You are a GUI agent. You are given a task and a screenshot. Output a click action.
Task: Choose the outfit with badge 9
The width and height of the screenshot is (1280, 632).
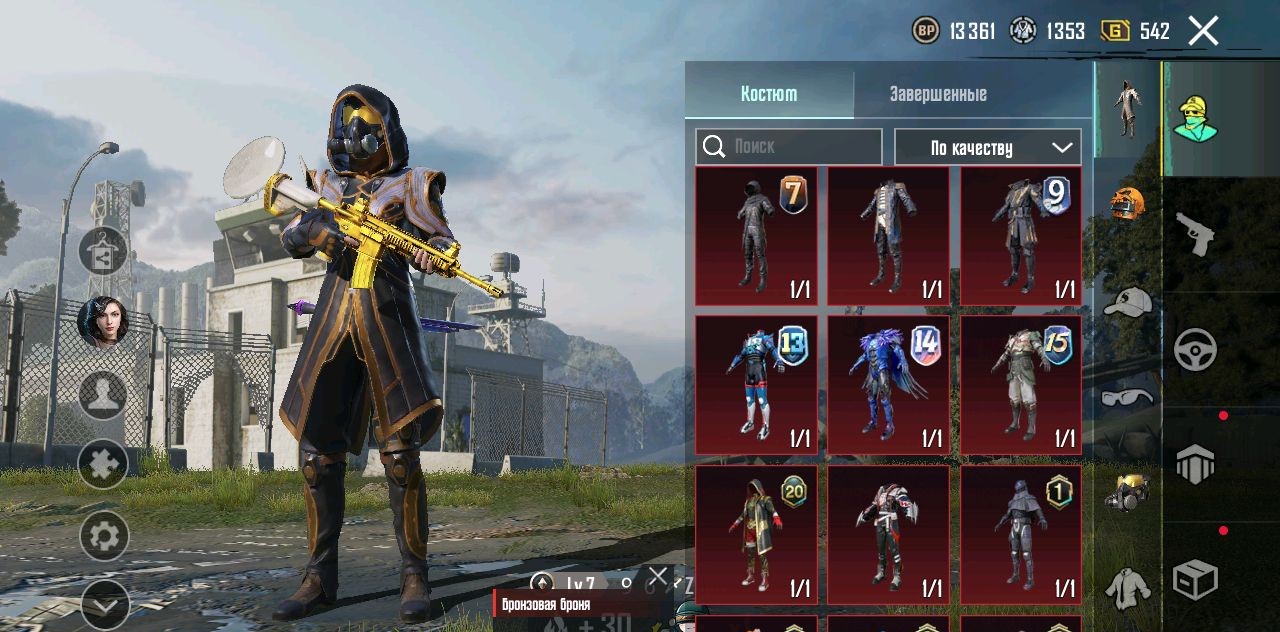(x=1021, y=236)
